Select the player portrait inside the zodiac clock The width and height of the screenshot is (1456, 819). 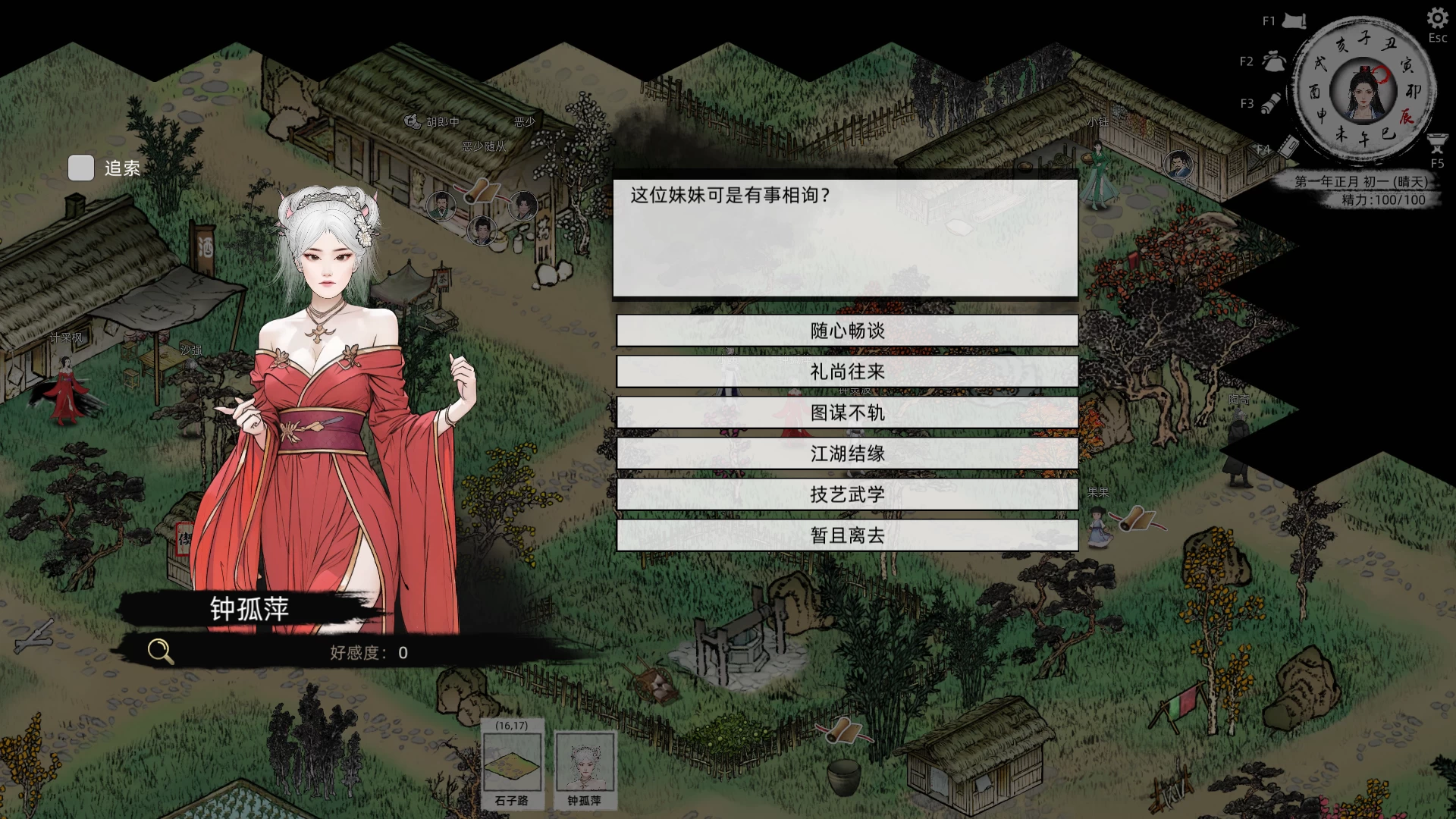tap(1361, 91)
